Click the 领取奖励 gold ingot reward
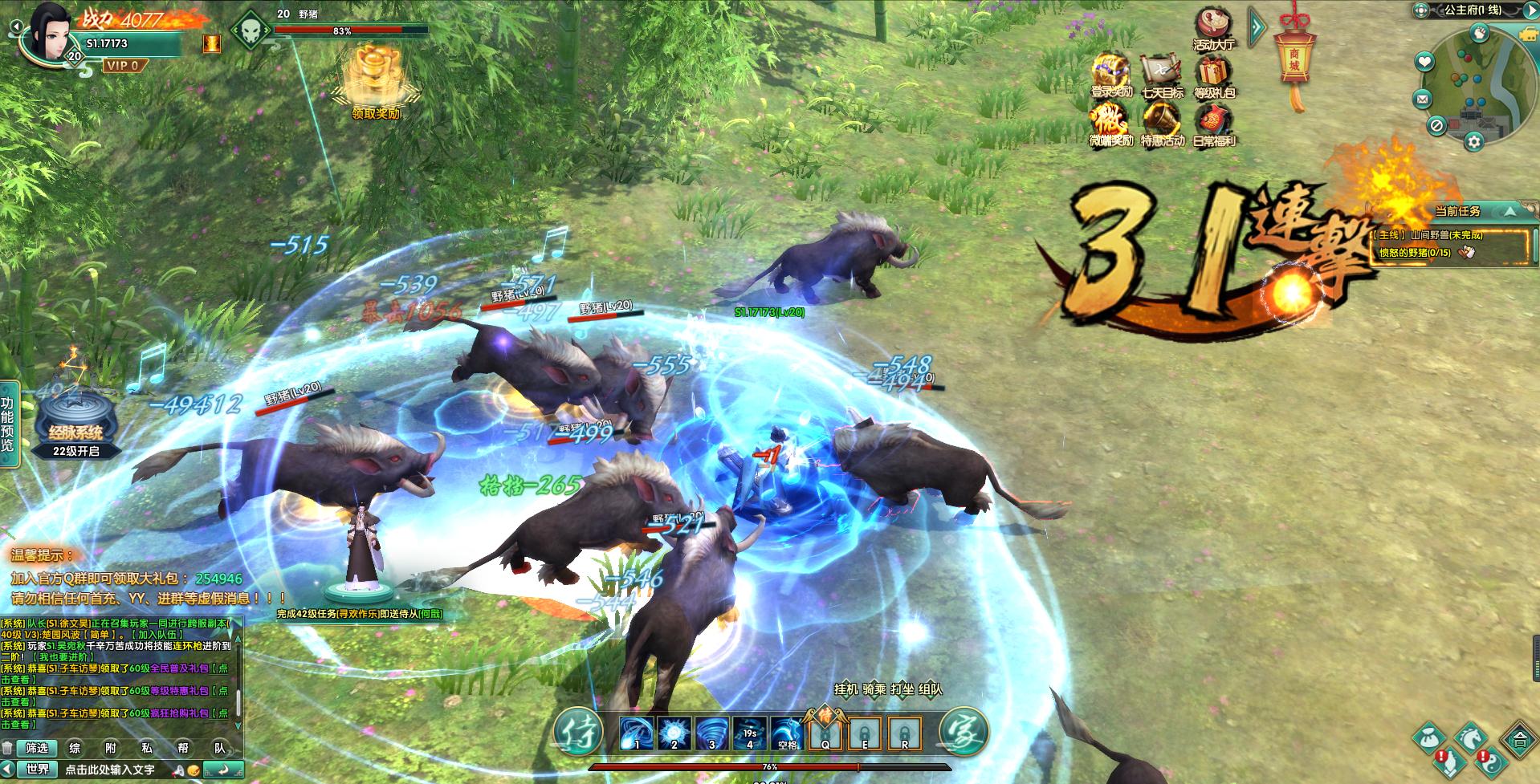Image resolution: width=1540 pixels, height=784 pixels. click(375, 79)
